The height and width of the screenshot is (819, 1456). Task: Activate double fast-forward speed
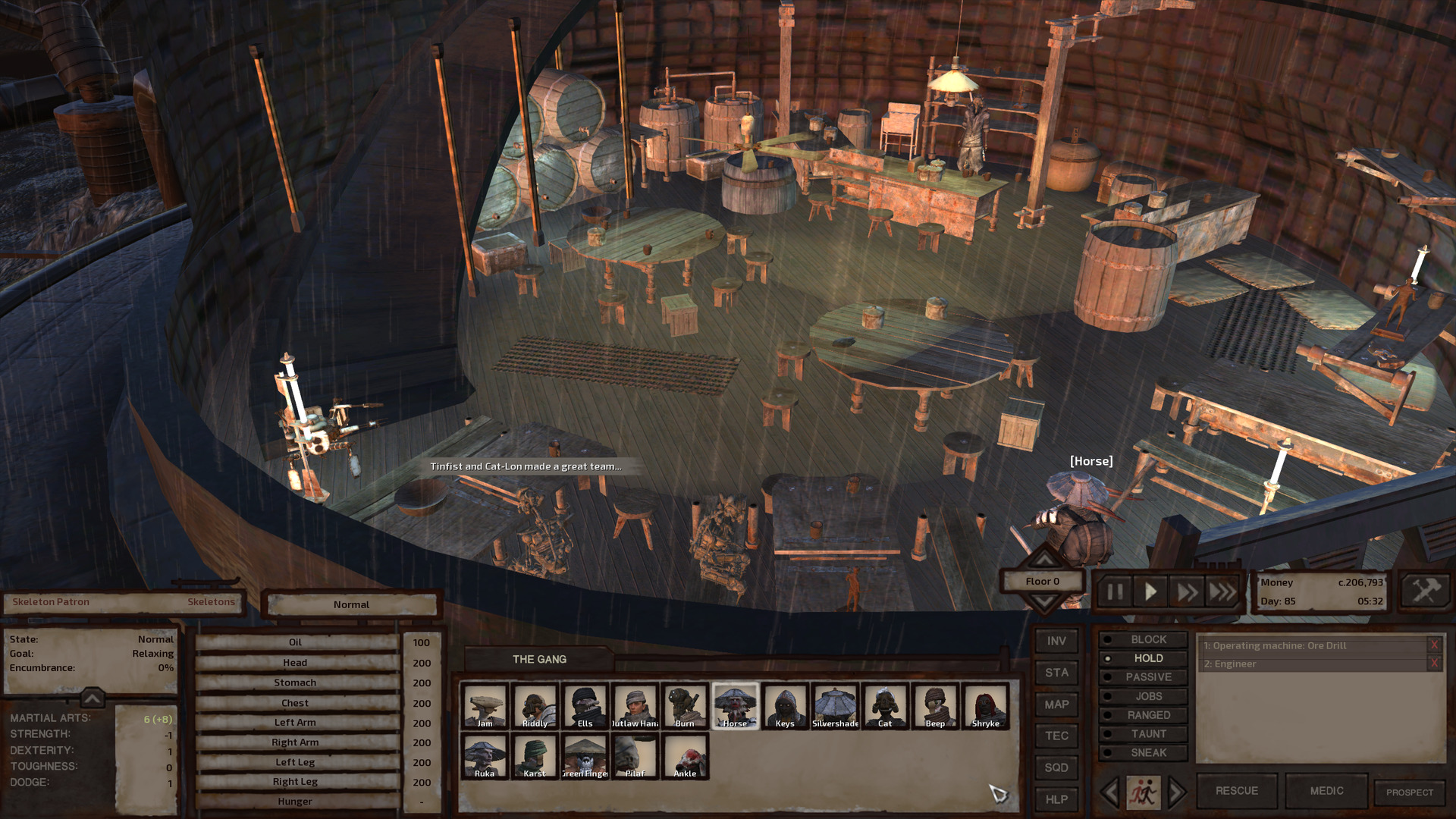1186,591
